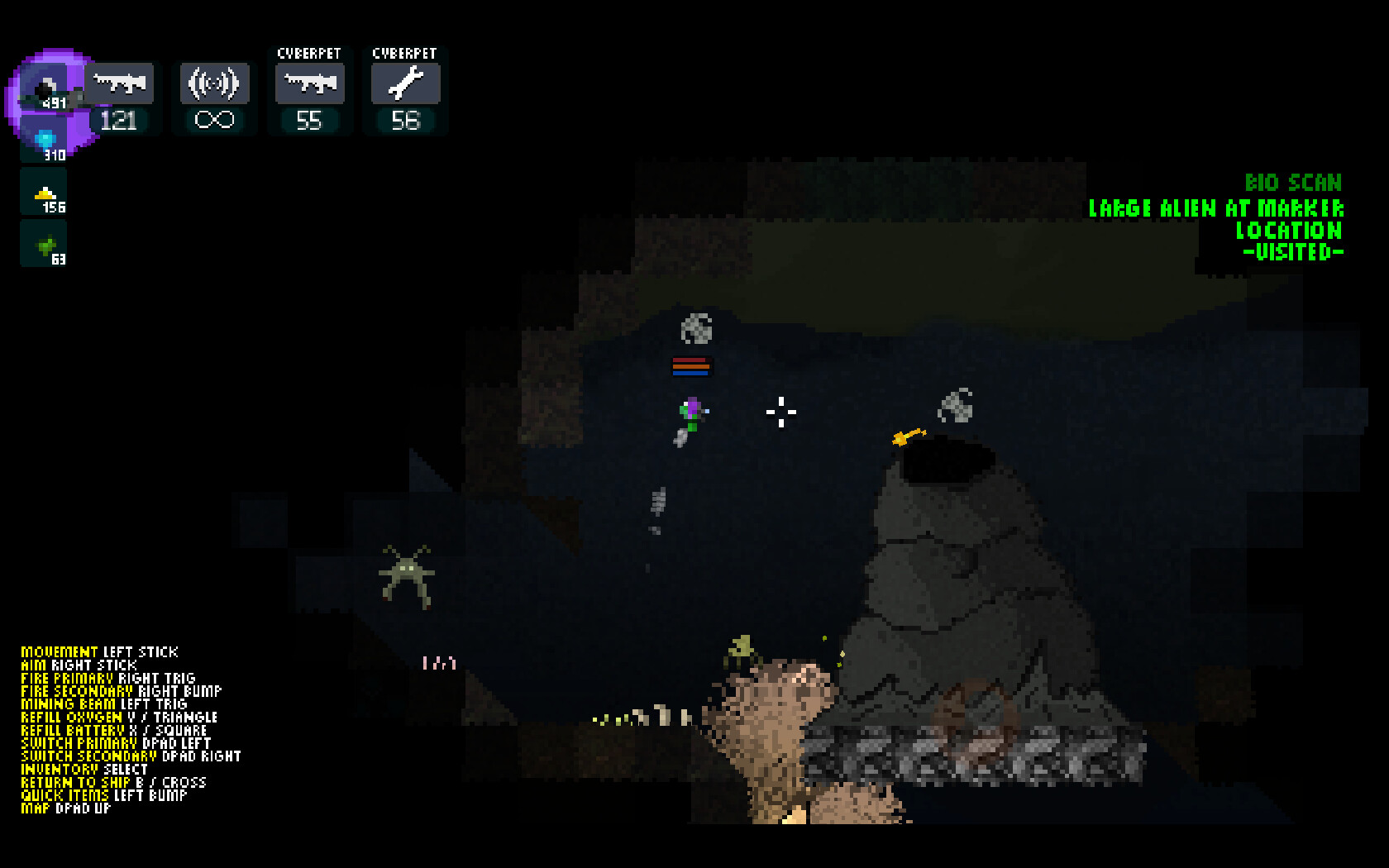The image size is (1389, 868).
Task: Click the orange health bar above the player
Action: 690,366
